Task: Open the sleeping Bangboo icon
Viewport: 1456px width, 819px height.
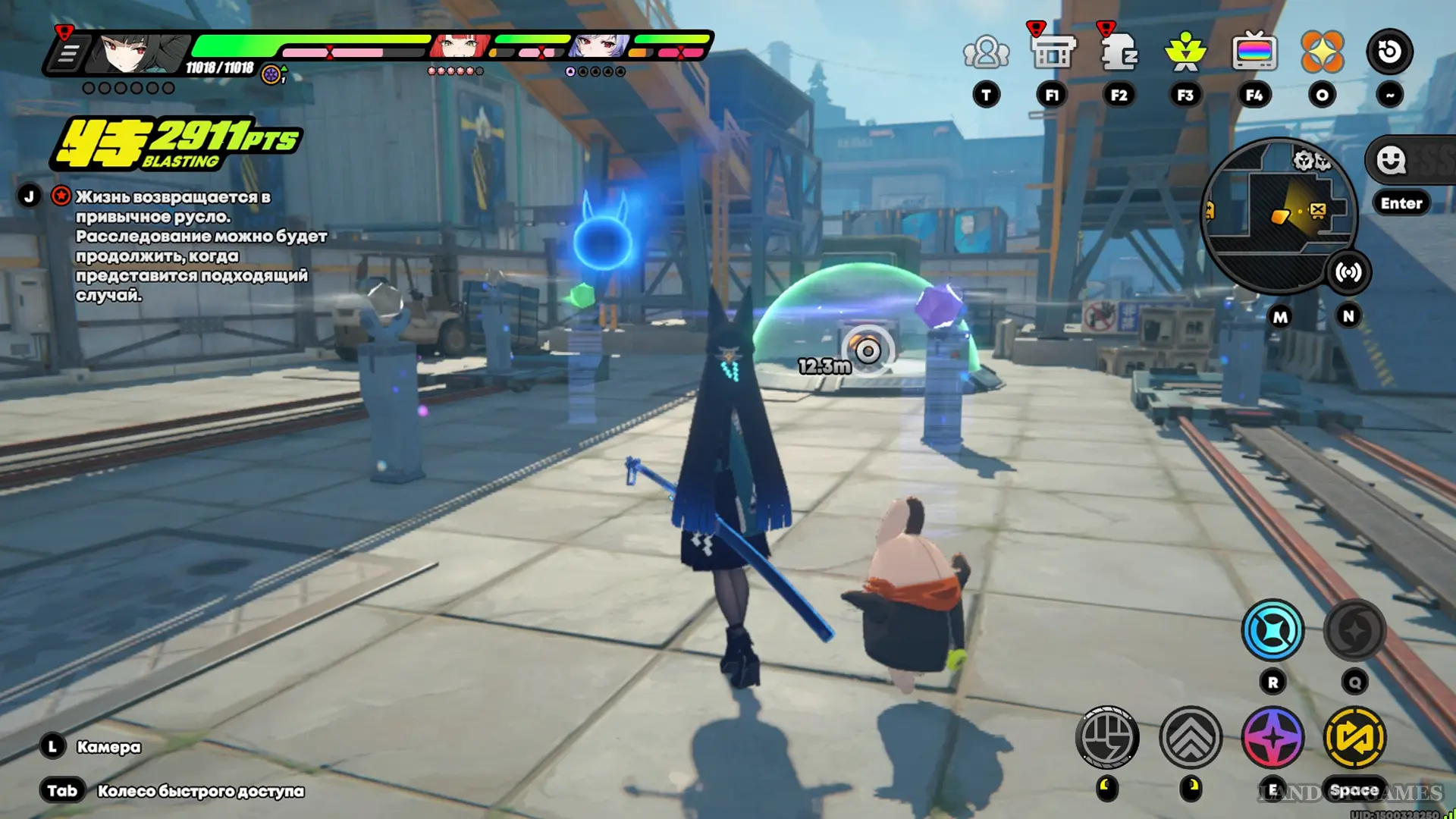Action: coord(1119,53)
